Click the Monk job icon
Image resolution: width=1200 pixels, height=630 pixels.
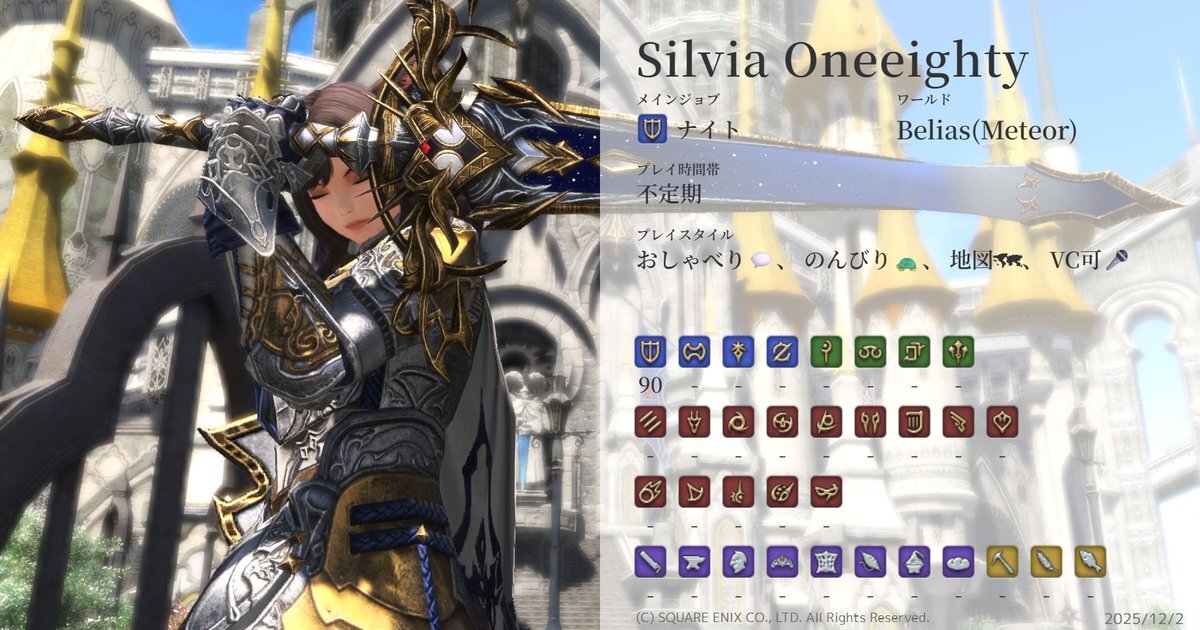650,421
